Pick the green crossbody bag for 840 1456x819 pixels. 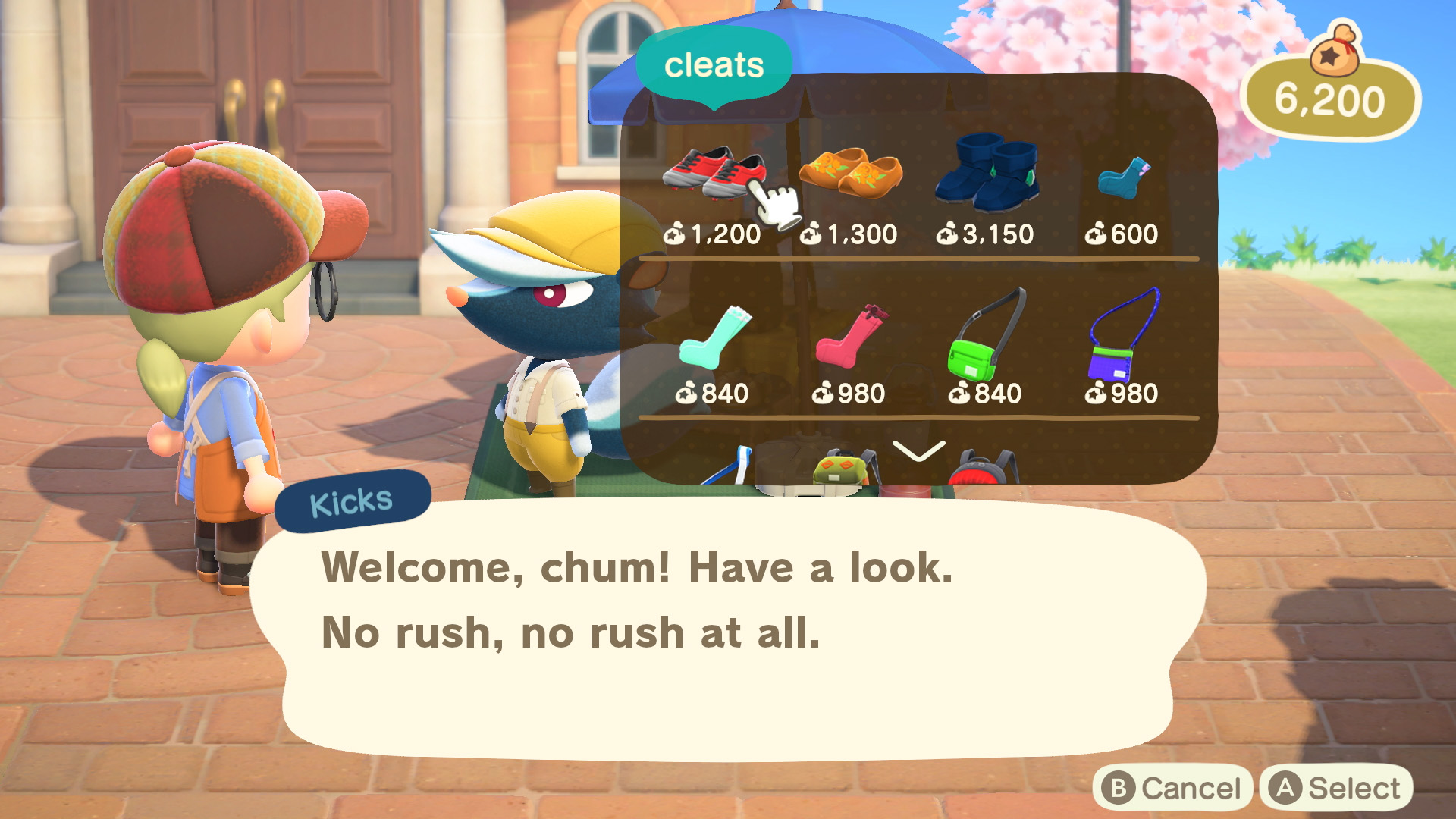[985, 338]
